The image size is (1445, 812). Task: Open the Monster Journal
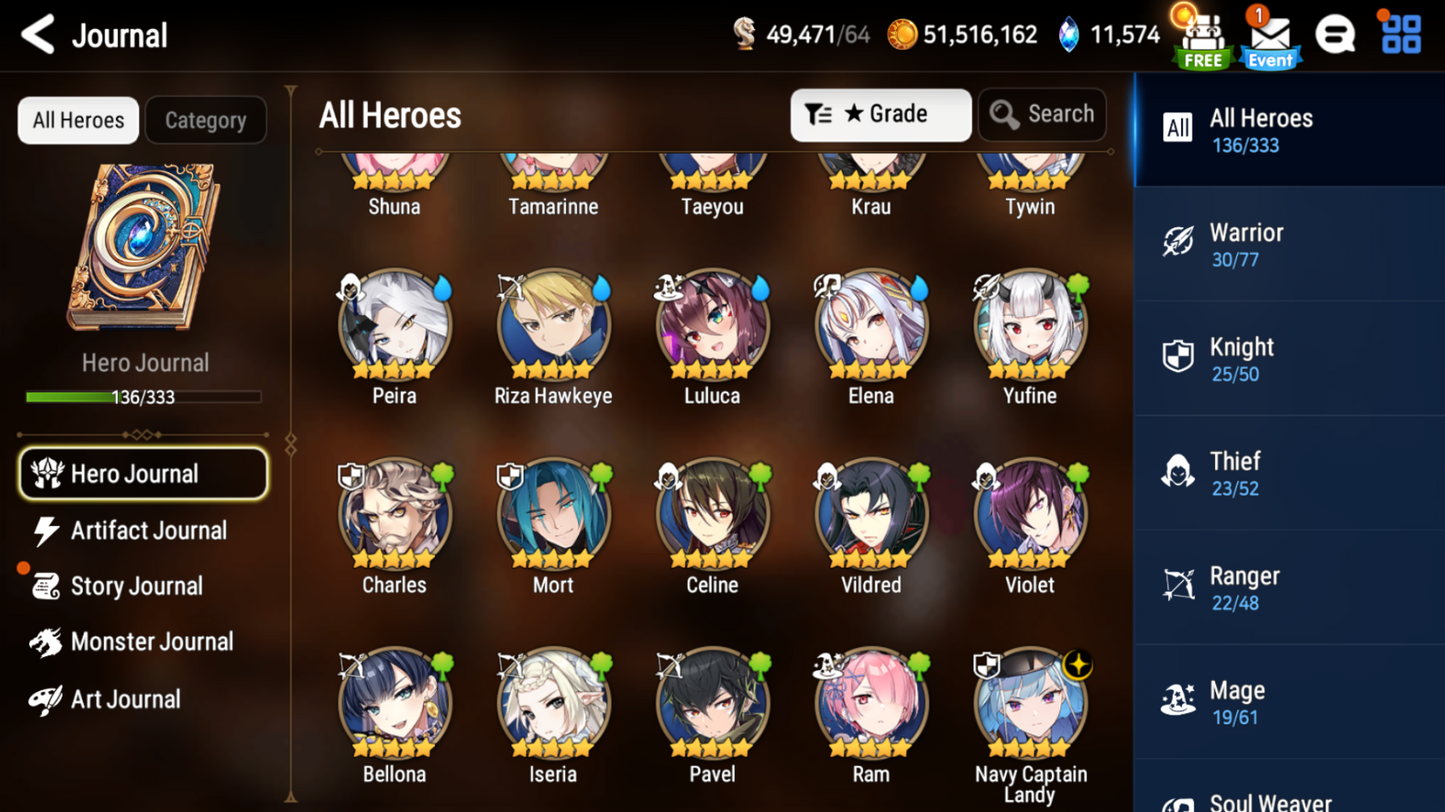[150, 642]
